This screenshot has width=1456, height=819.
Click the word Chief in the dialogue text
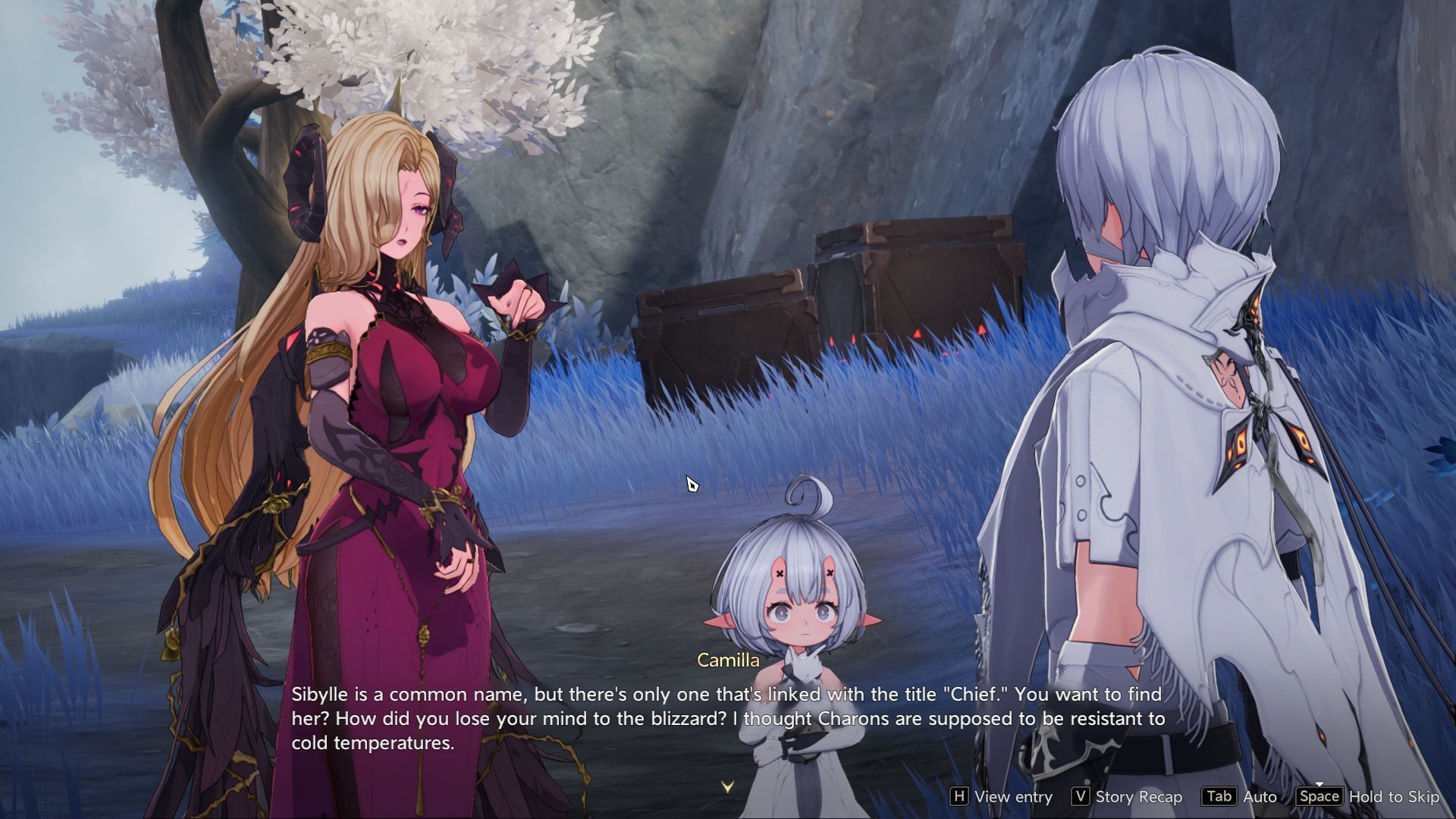[977, 693]
